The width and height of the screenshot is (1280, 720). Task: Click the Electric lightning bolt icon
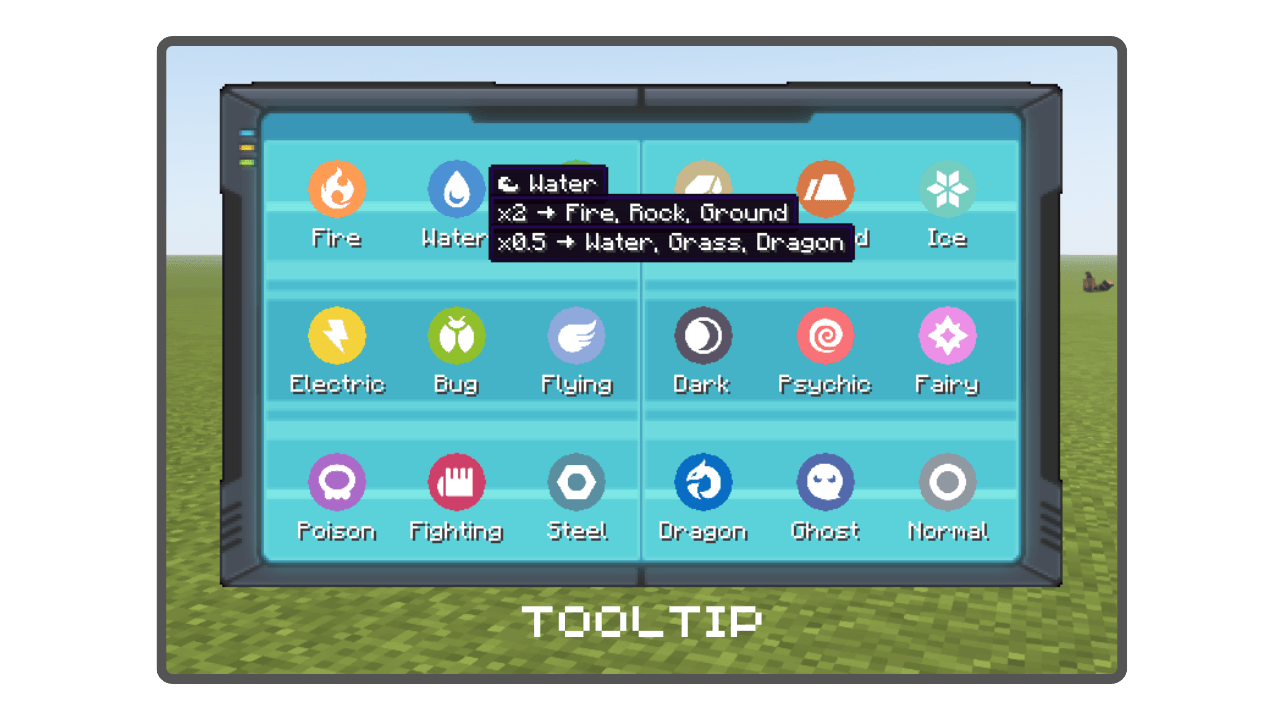tap(337, 336)
